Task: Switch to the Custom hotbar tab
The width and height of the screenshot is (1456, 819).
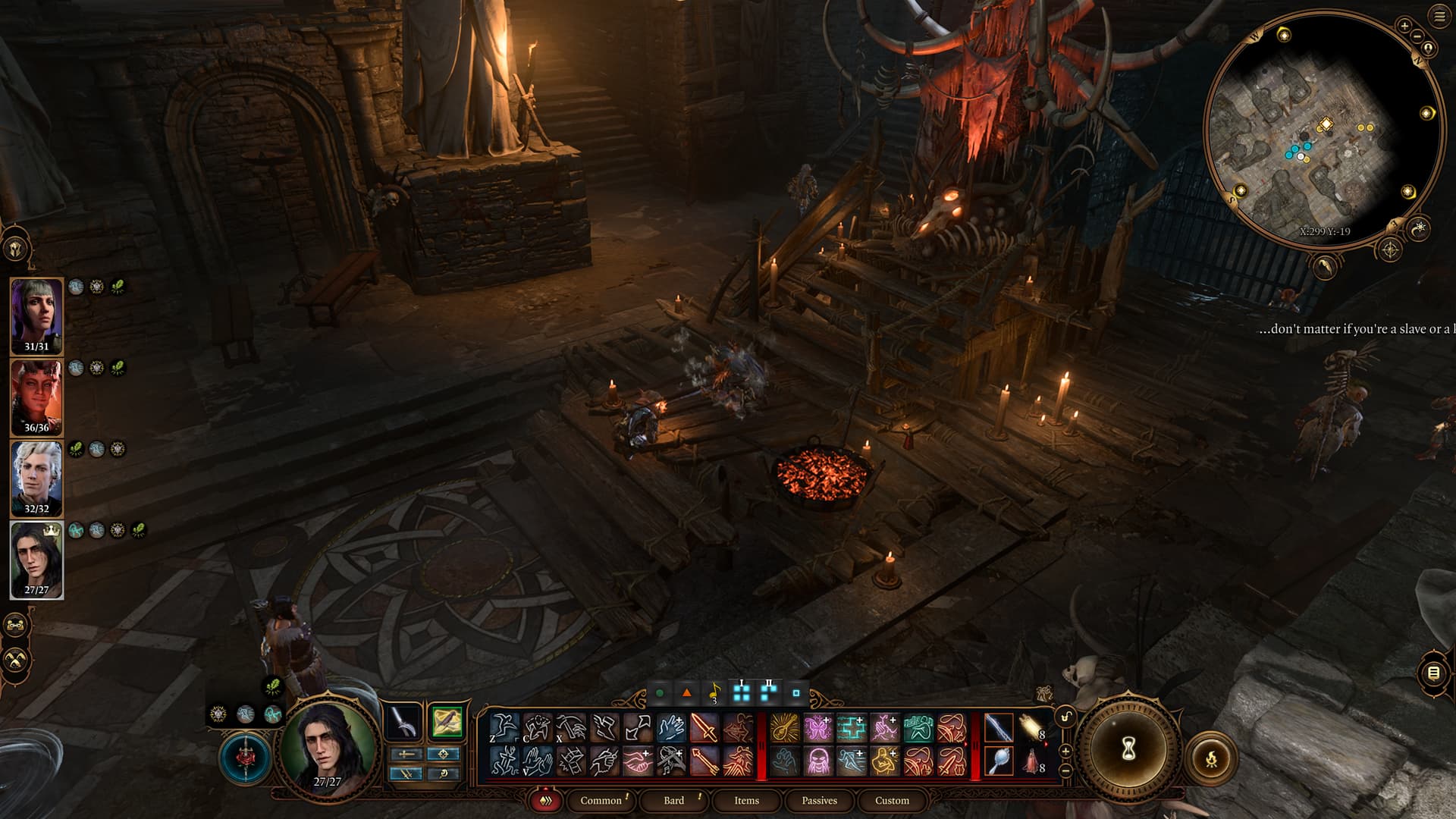Action: pos(892,800)
